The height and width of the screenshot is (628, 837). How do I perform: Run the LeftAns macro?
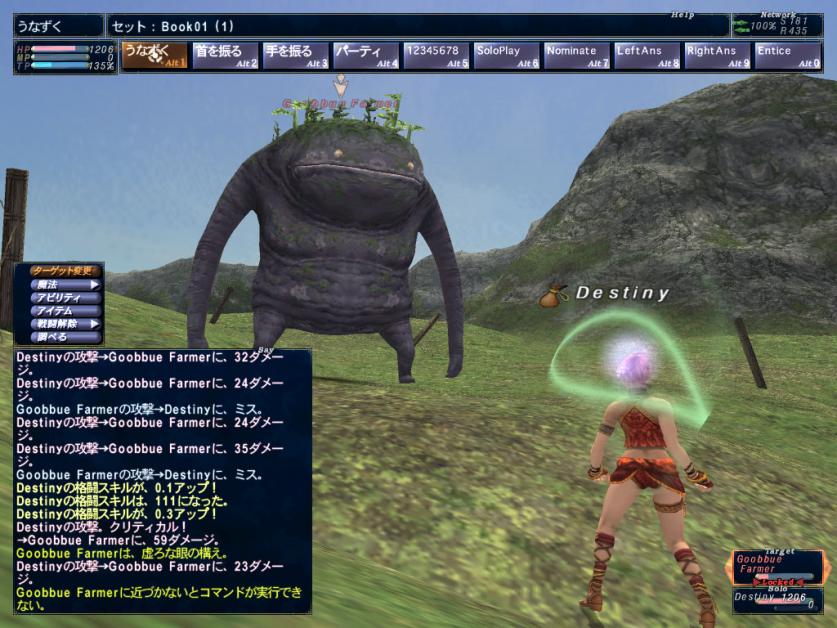pyautogui.click(x=647, y=56)
